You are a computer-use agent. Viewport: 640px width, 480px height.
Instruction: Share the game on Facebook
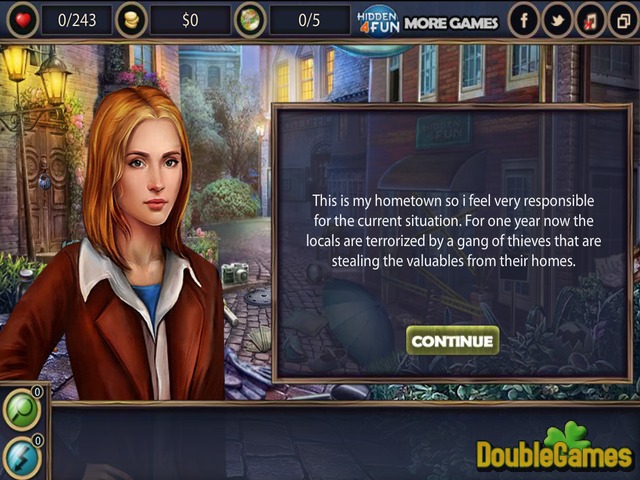[523, 19]
